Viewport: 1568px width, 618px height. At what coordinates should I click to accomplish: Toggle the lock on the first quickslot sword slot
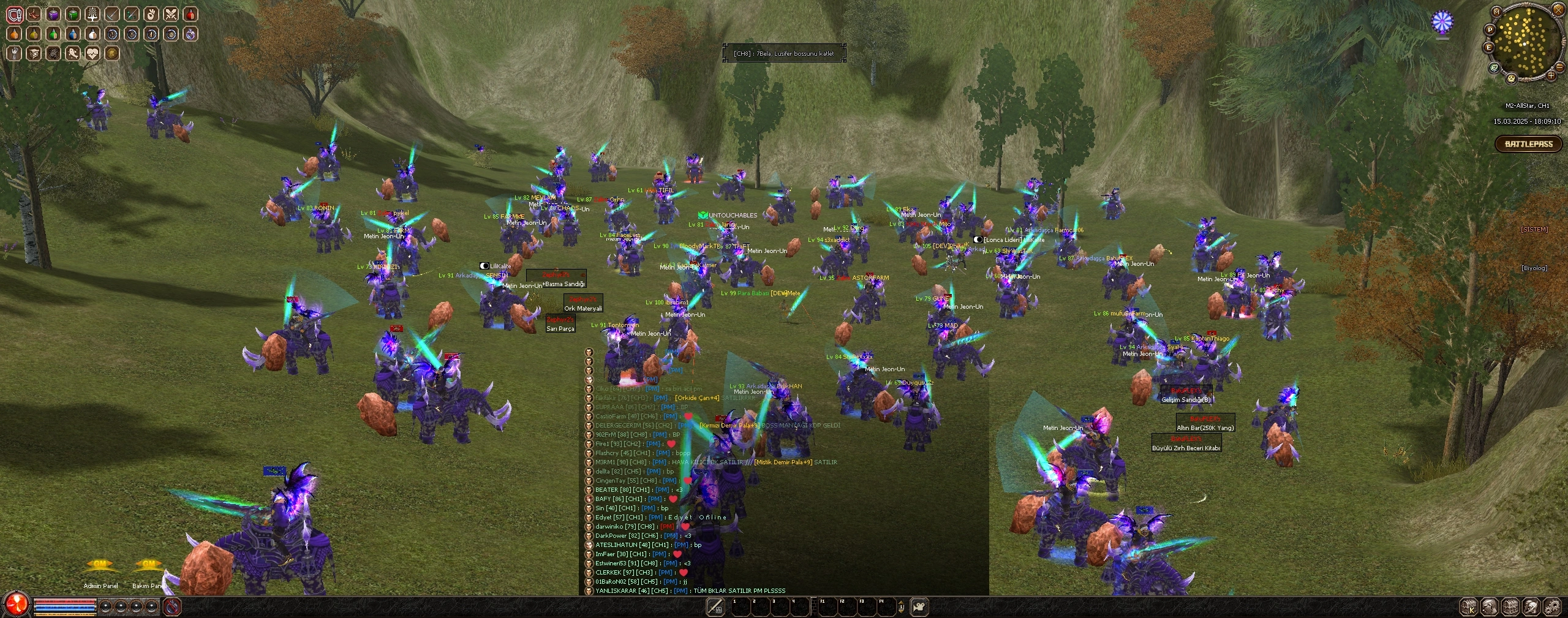[x=715, y=607]
